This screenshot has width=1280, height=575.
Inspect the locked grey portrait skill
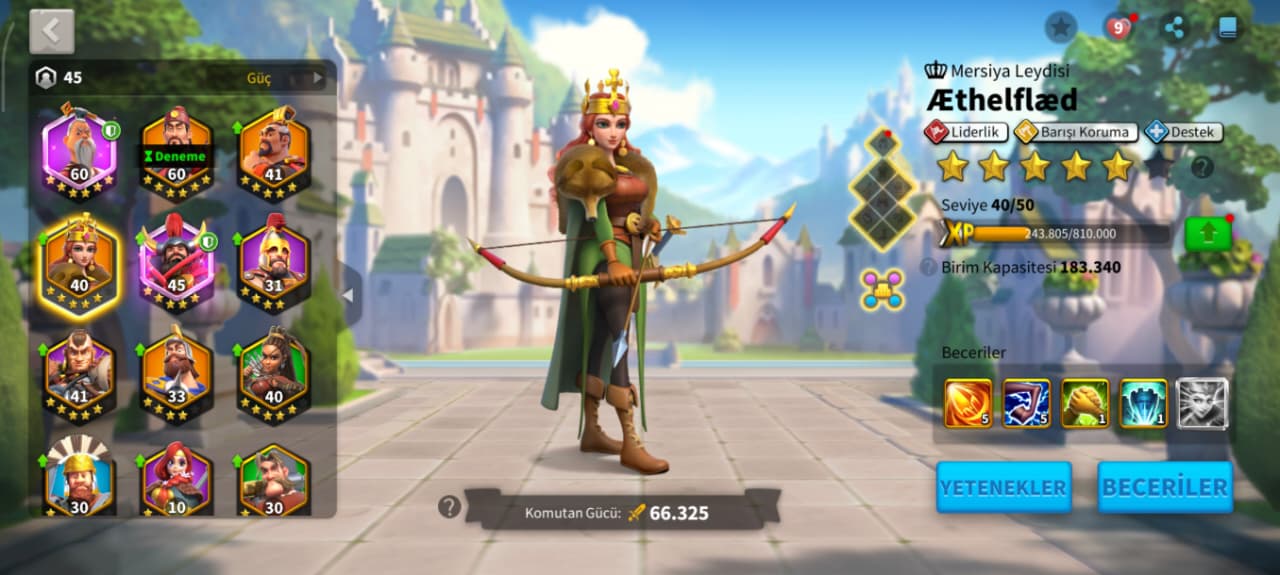pyautogui.click(x=1201, y=403)
